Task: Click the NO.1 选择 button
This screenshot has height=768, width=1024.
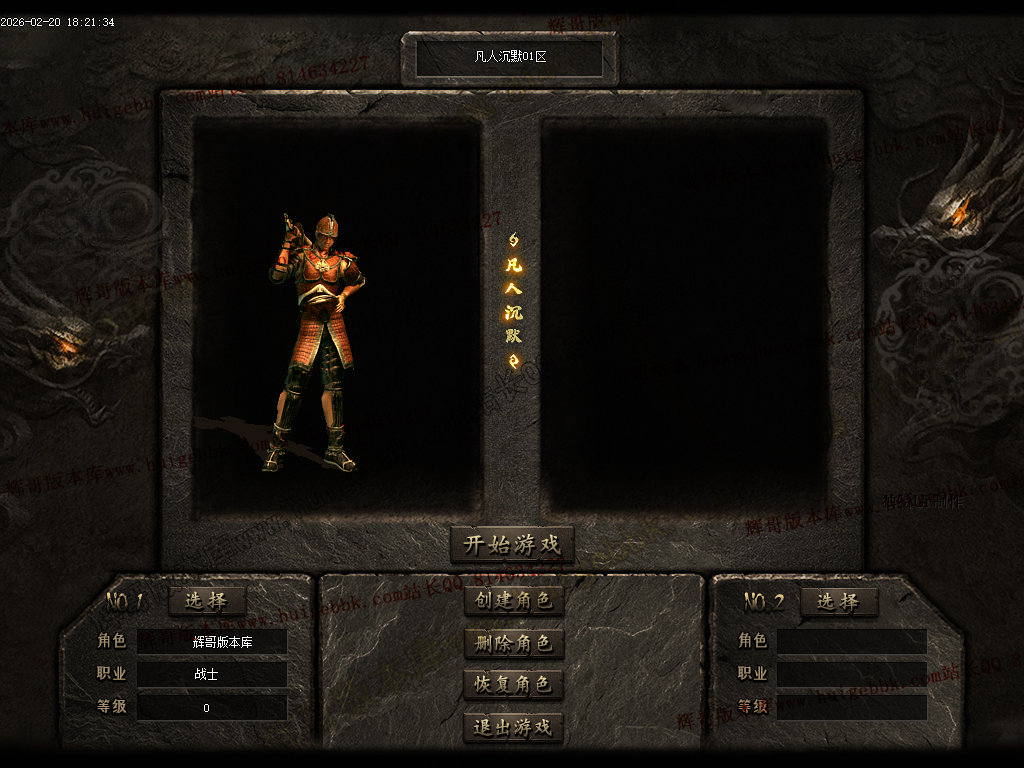Action: [x=207, y=601]
